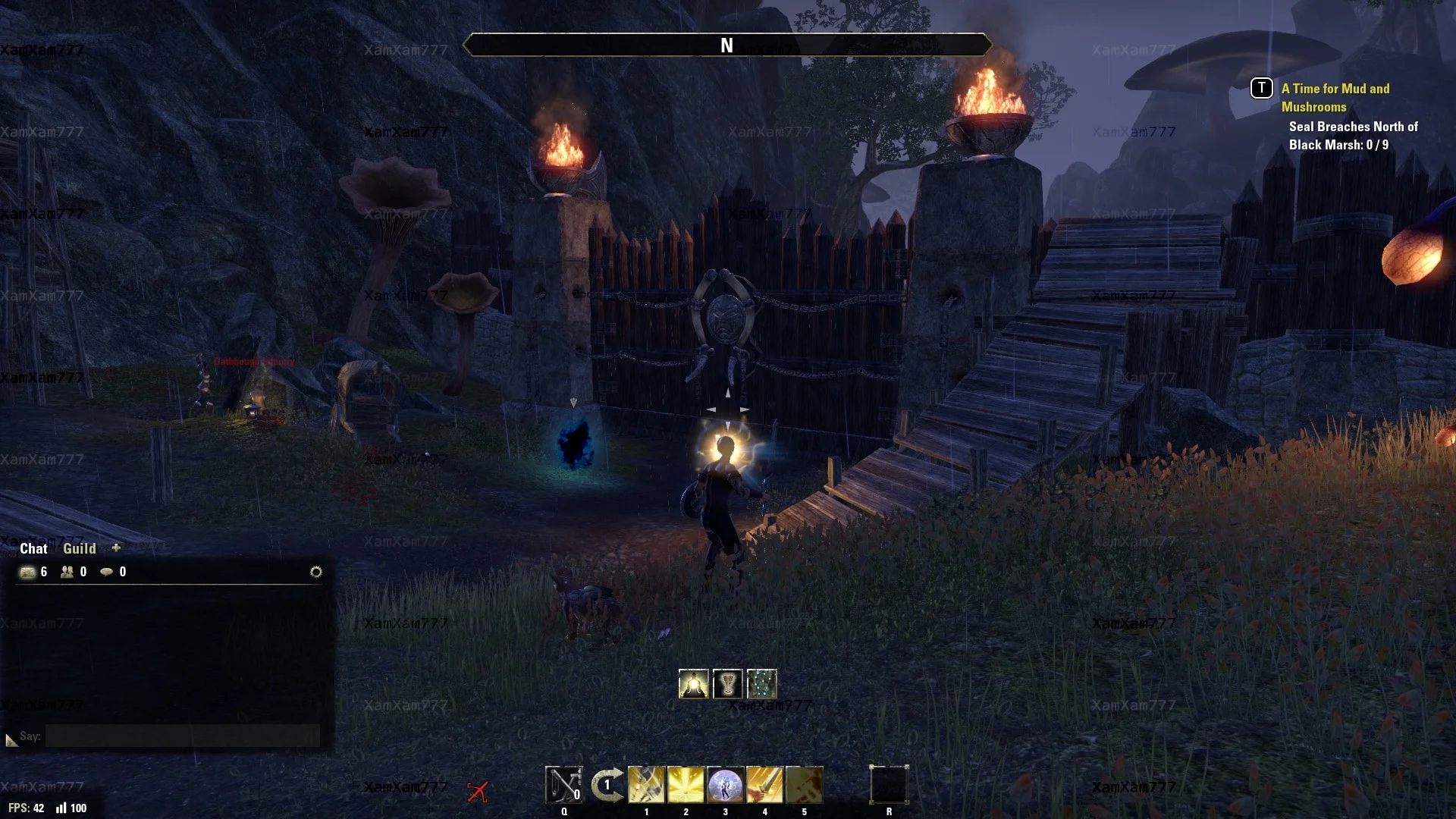Select the empty ultimate ability slot
Viewport: 1456px width, 819px height.
tap(889, 785)
